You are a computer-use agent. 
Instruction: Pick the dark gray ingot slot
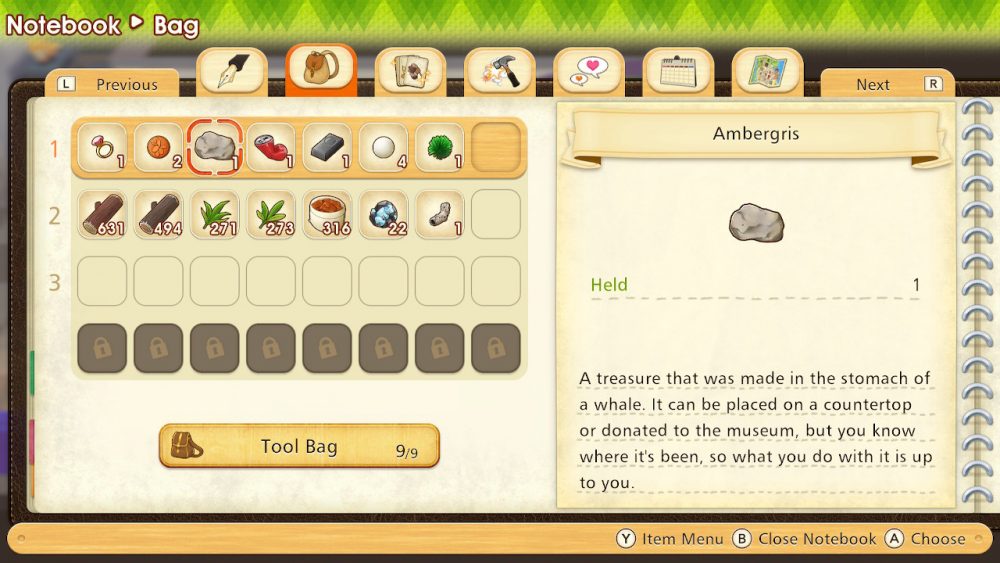coord(327,148)
